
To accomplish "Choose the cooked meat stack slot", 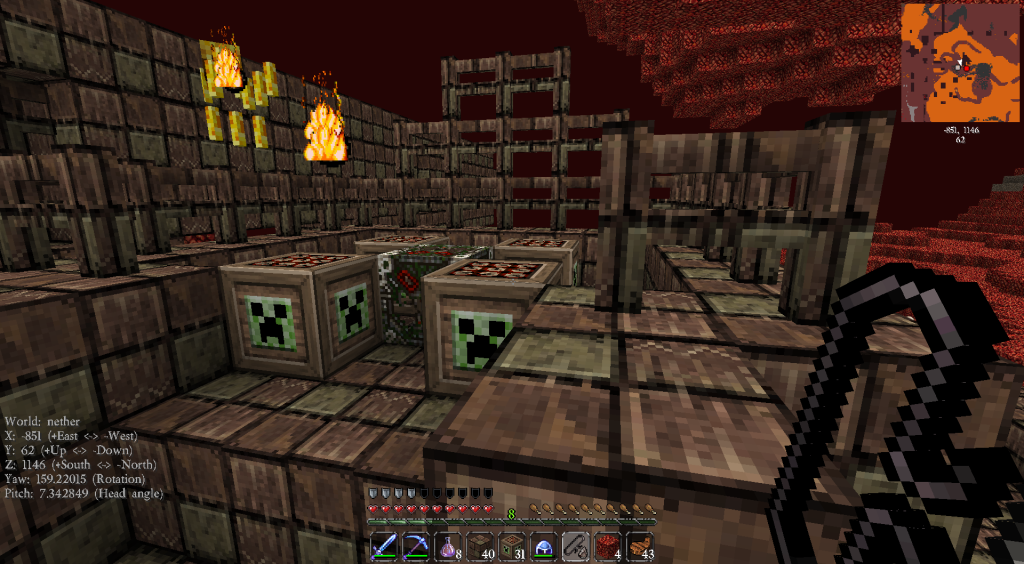I will 641,546.
